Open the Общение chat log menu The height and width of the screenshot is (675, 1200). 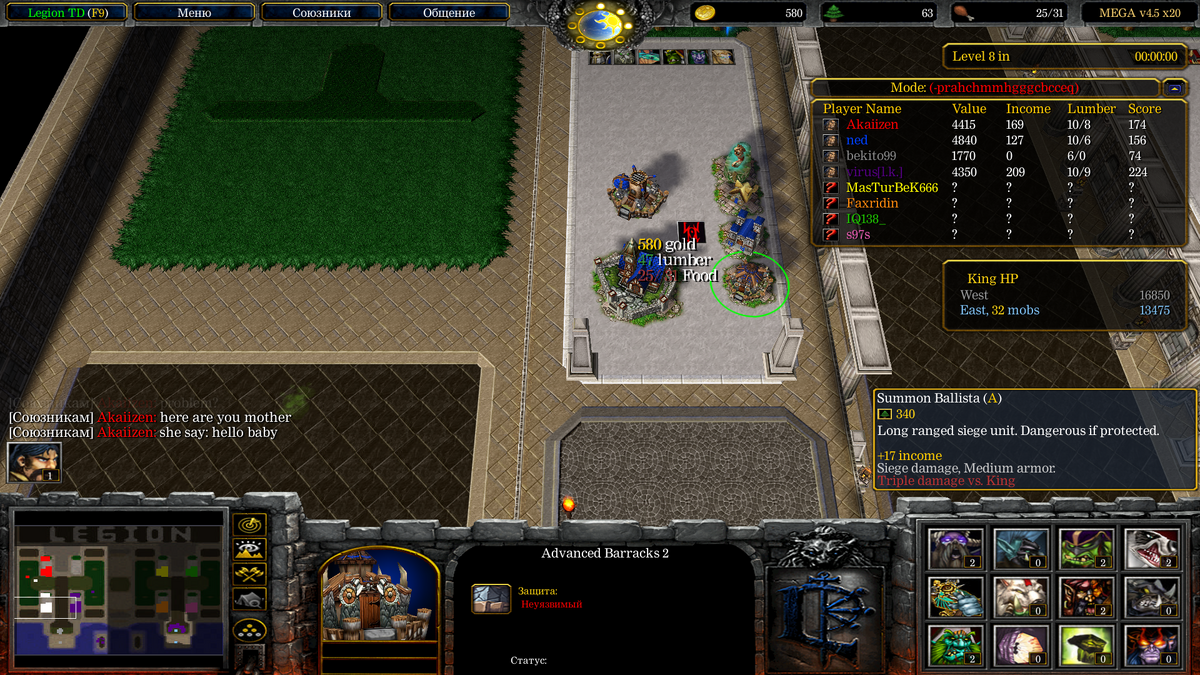tap(449, 13)
